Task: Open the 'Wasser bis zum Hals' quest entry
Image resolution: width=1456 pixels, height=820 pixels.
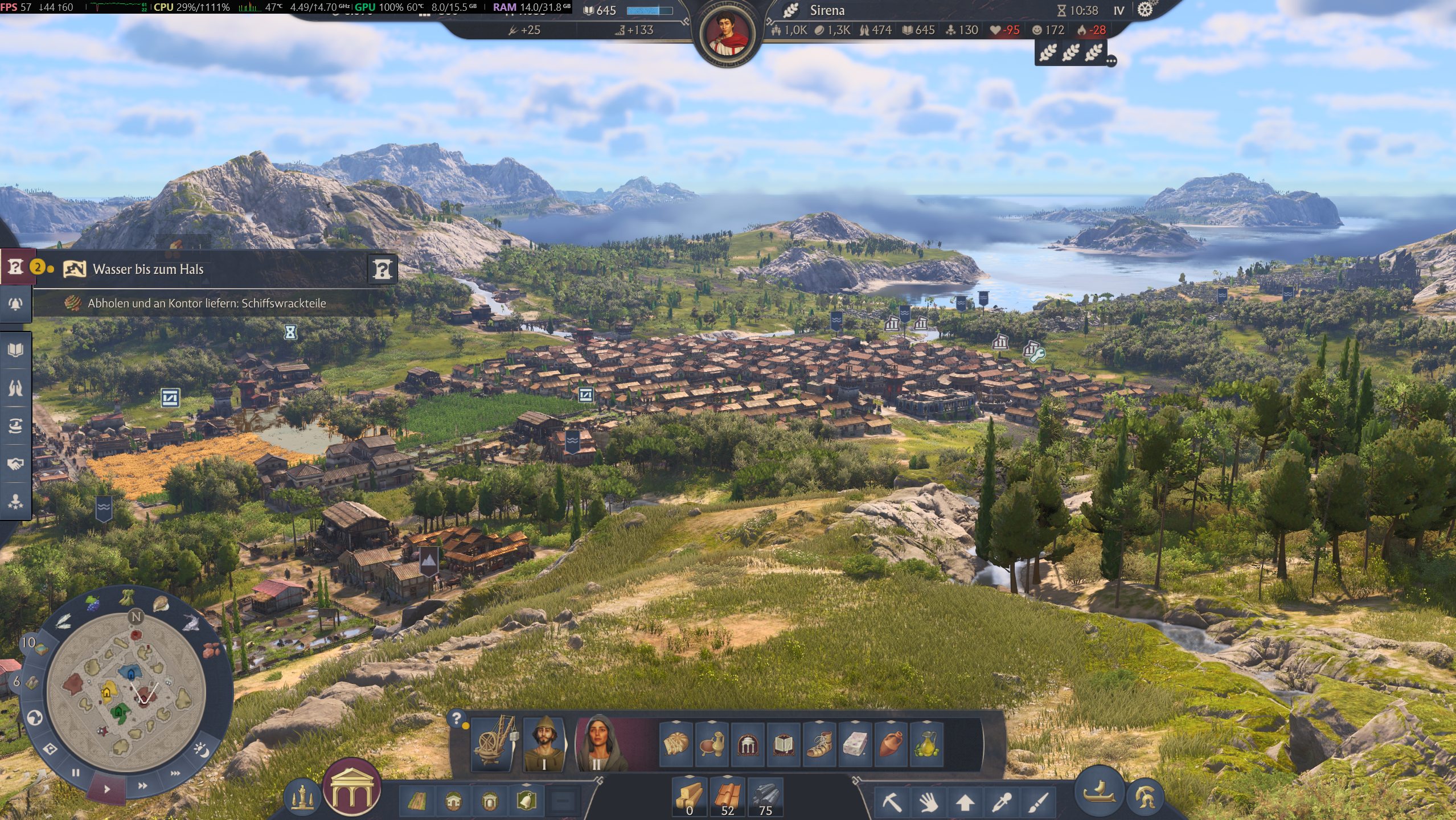Action: tap(148, 269)
